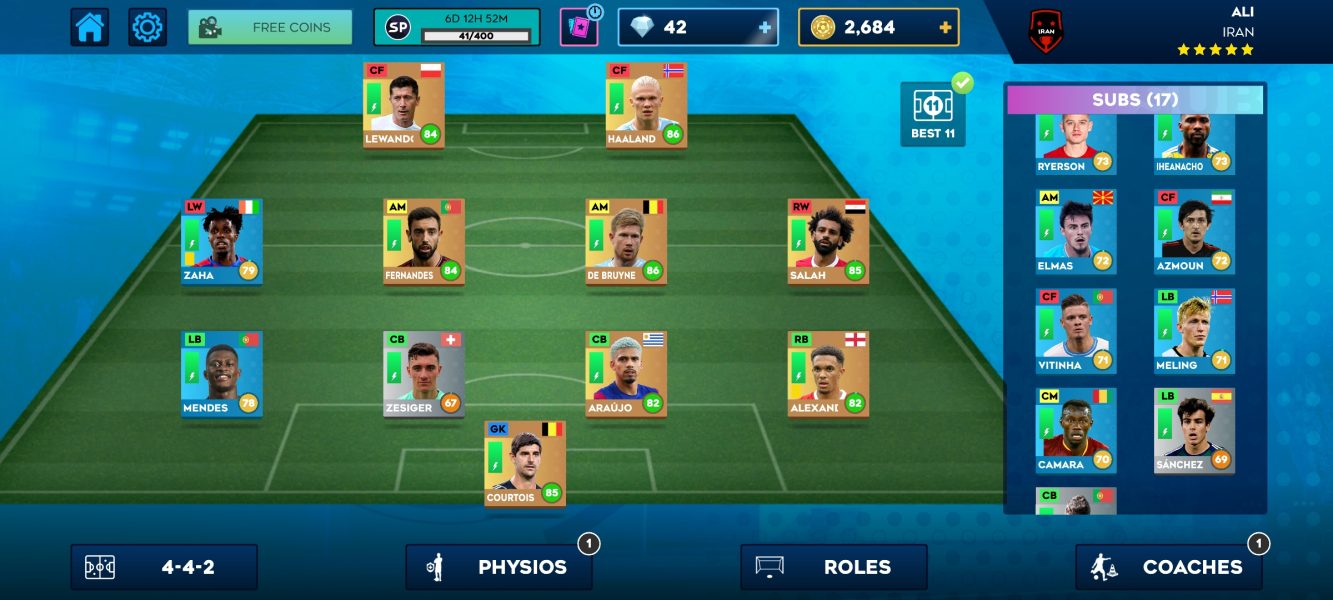The height and width of the screenshot is (600, 1333).
Task: Select Zaha's left wing card
Action: point(222,241)
